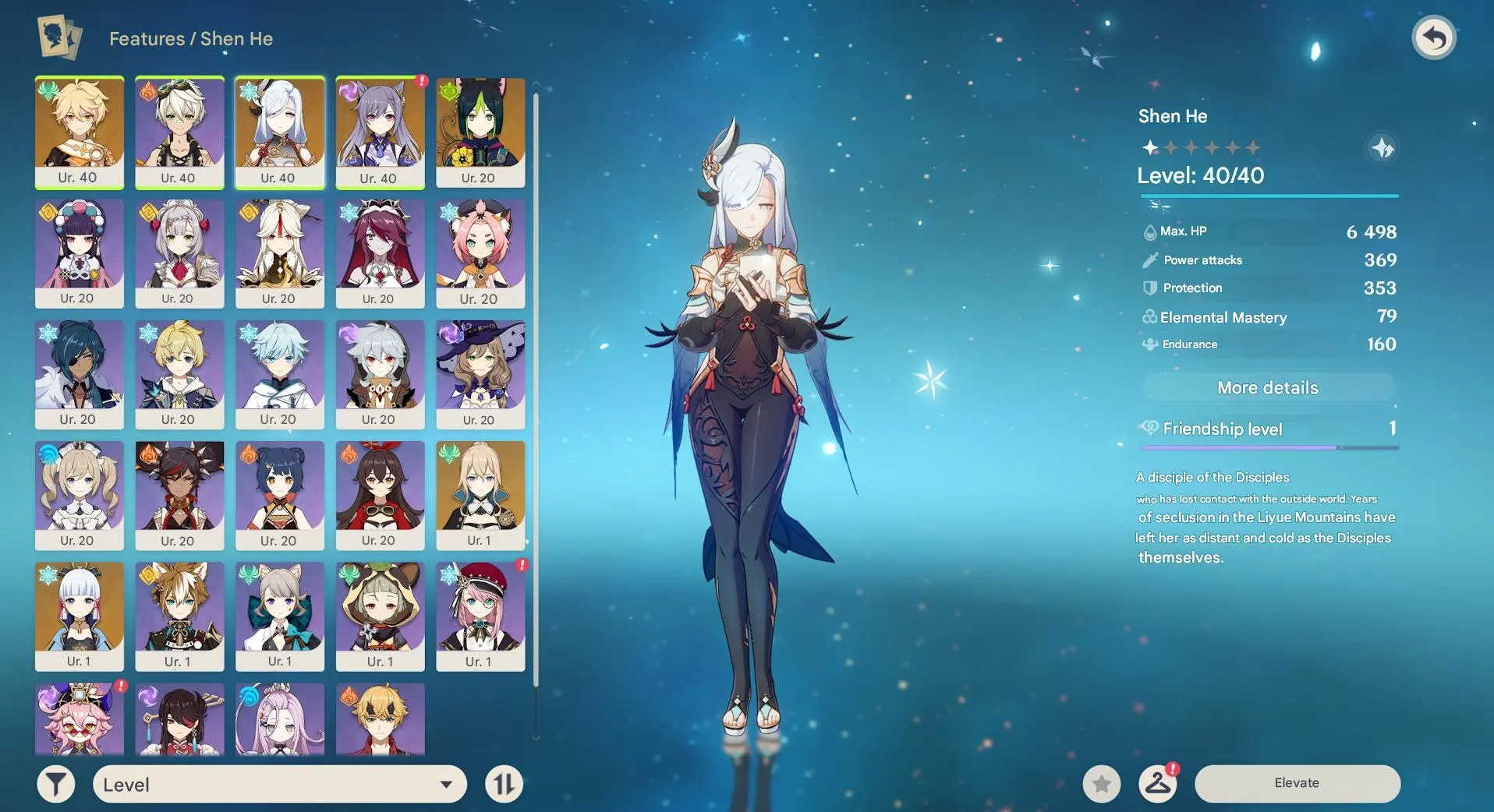Screen dimensions: 1494x812
Task: Click the Friendship level progress bar
Action: [x=1269, y=448]
